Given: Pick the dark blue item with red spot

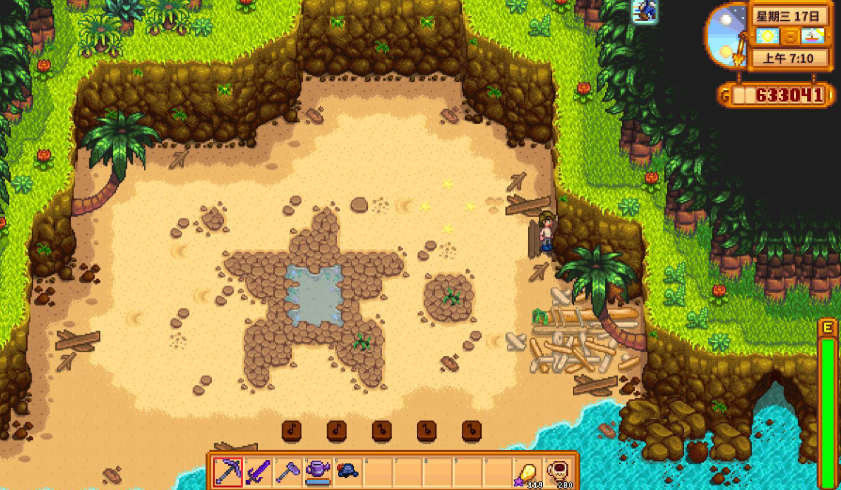Looking at the screenshot, I should pyautogui.click(x=347, y=470).
